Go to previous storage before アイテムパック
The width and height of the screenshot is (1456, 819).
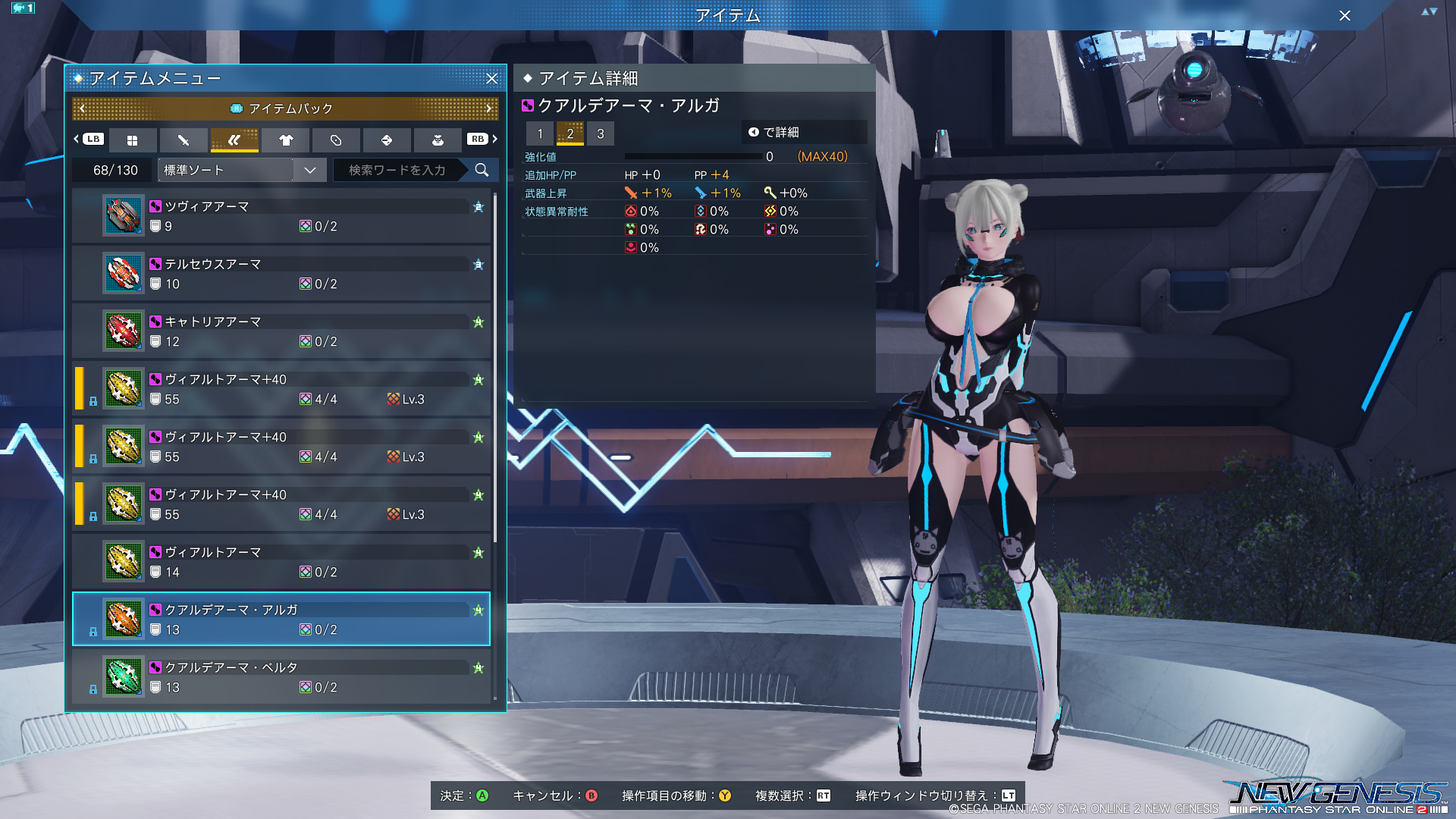83,108
